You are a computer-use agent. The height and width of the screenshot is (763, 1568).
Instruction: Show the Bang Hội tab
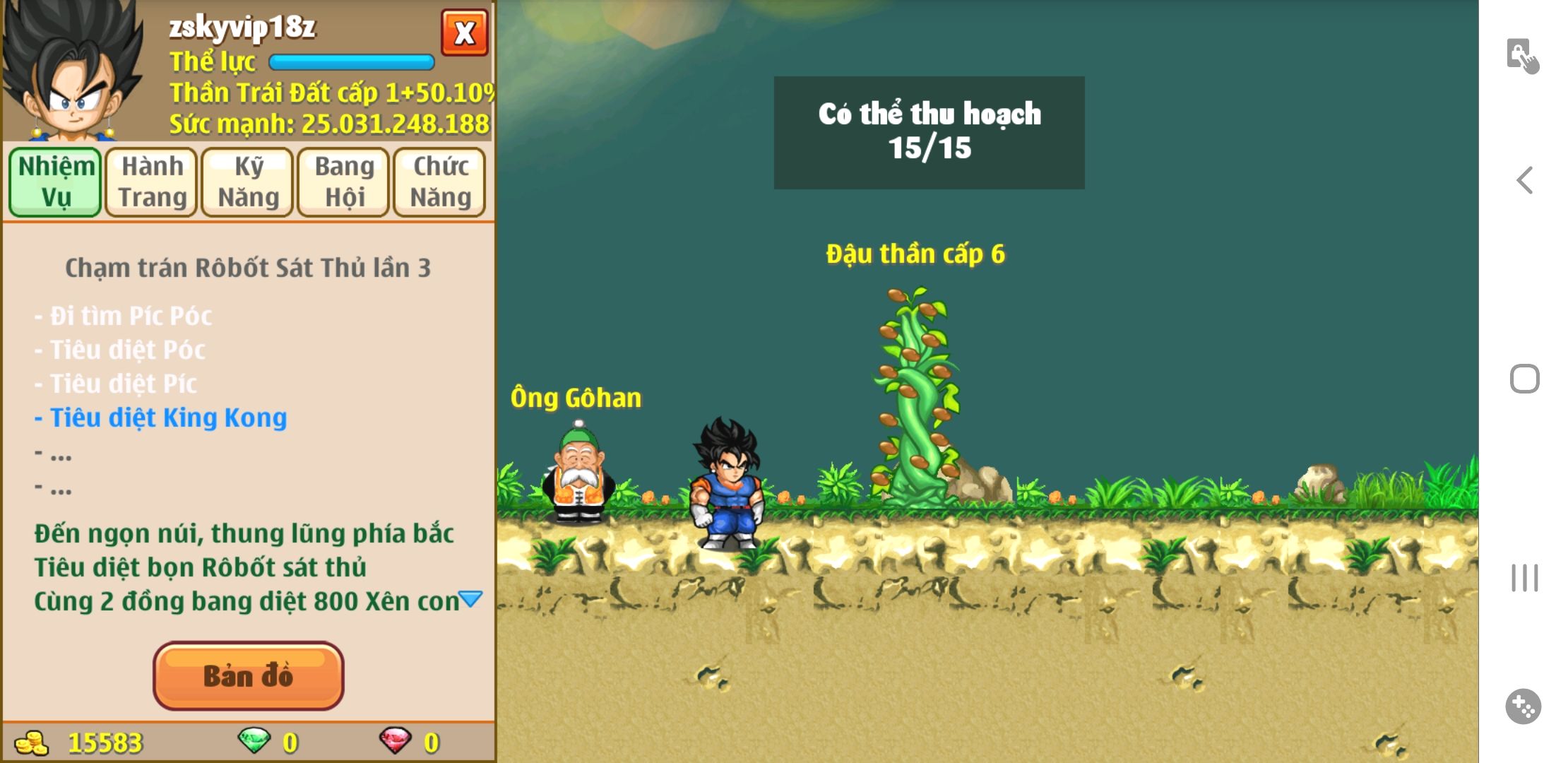[x=344, y=182]
